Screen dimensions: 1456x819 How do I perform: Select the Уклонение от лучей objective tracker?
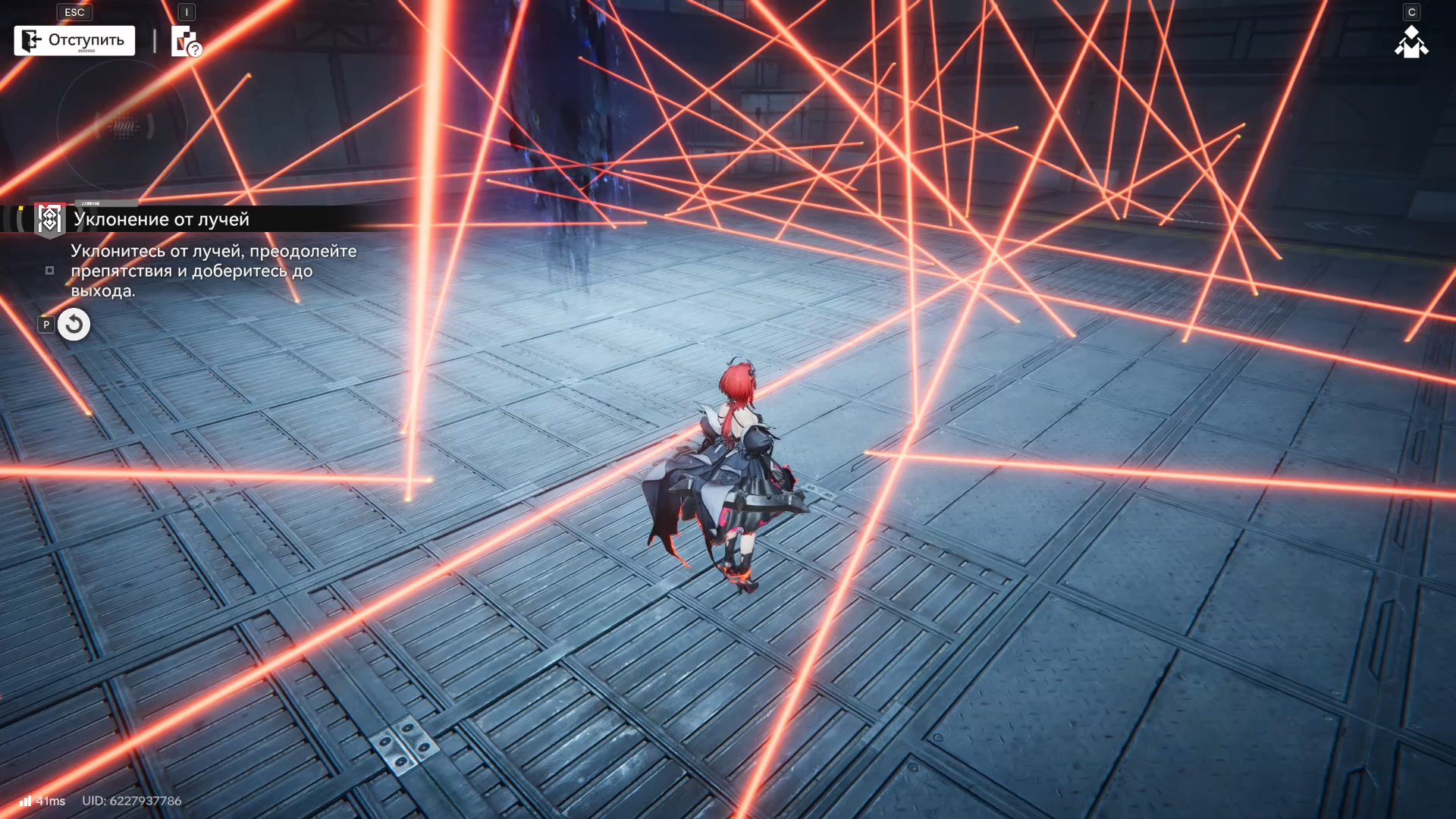tap(161, 219)
